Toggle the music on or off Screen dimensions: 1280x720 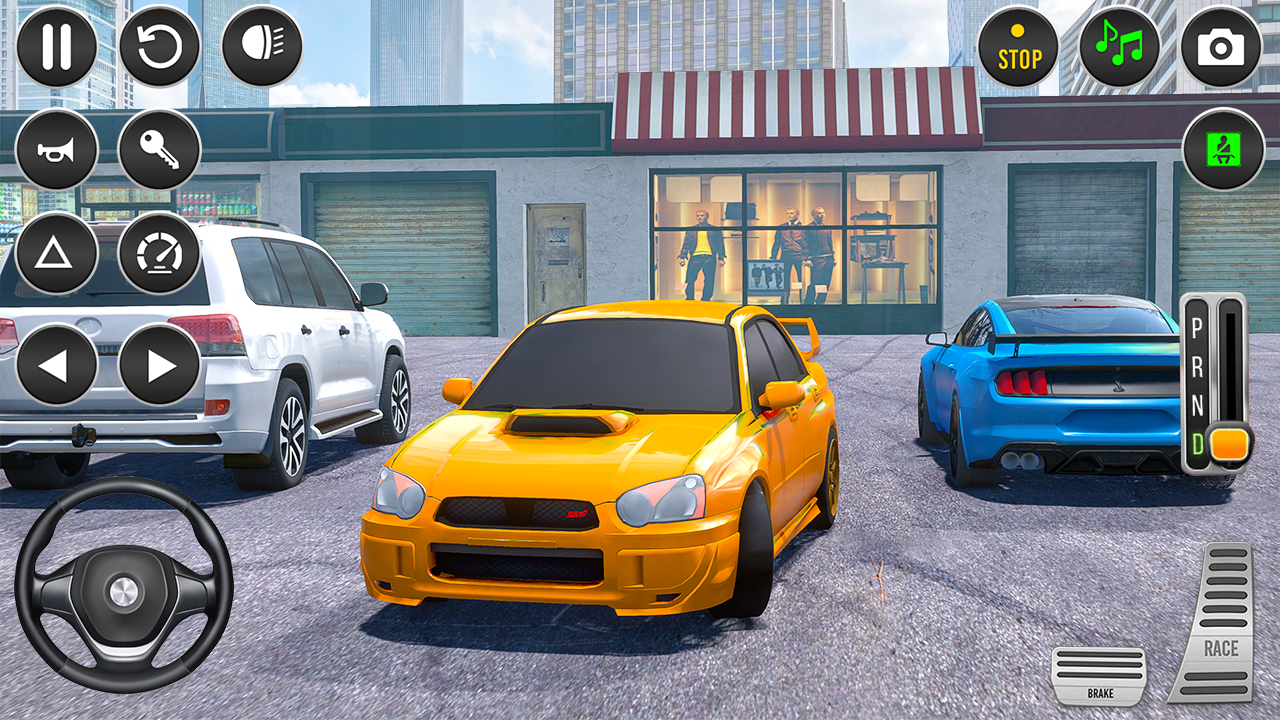tap(1120, 44)
